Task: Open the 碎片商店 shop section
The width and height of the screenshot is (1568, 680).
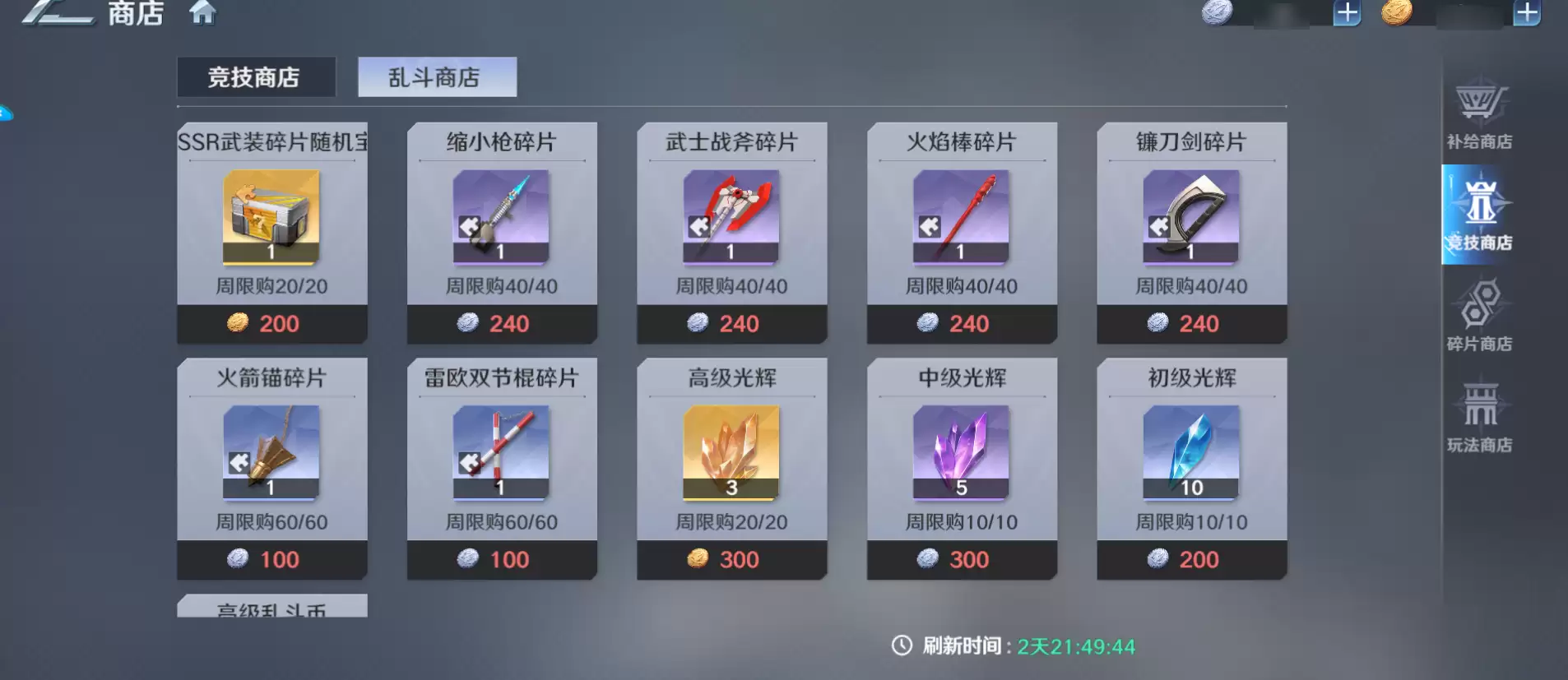Action: coord(1478,317)
